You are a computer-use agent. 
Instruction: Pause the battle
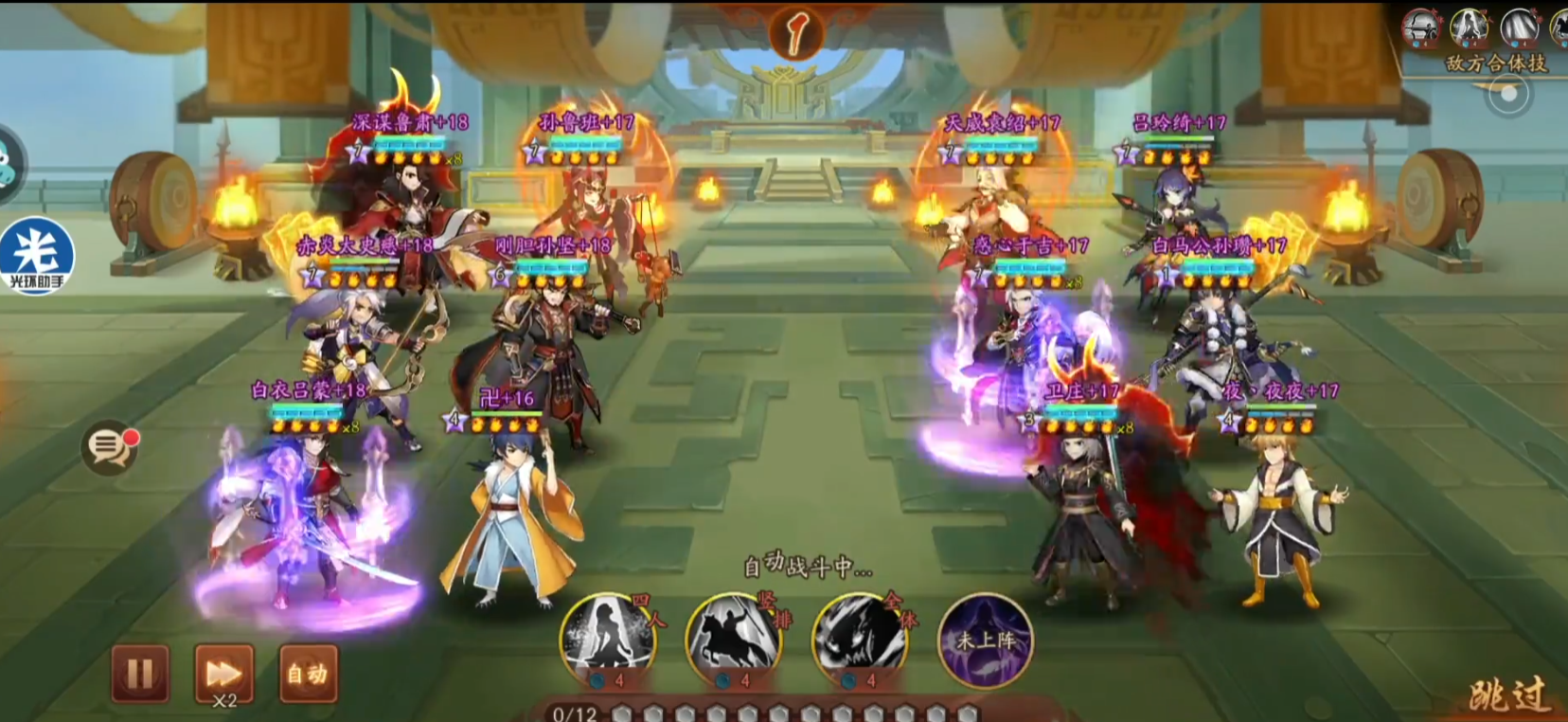(140, 674)
